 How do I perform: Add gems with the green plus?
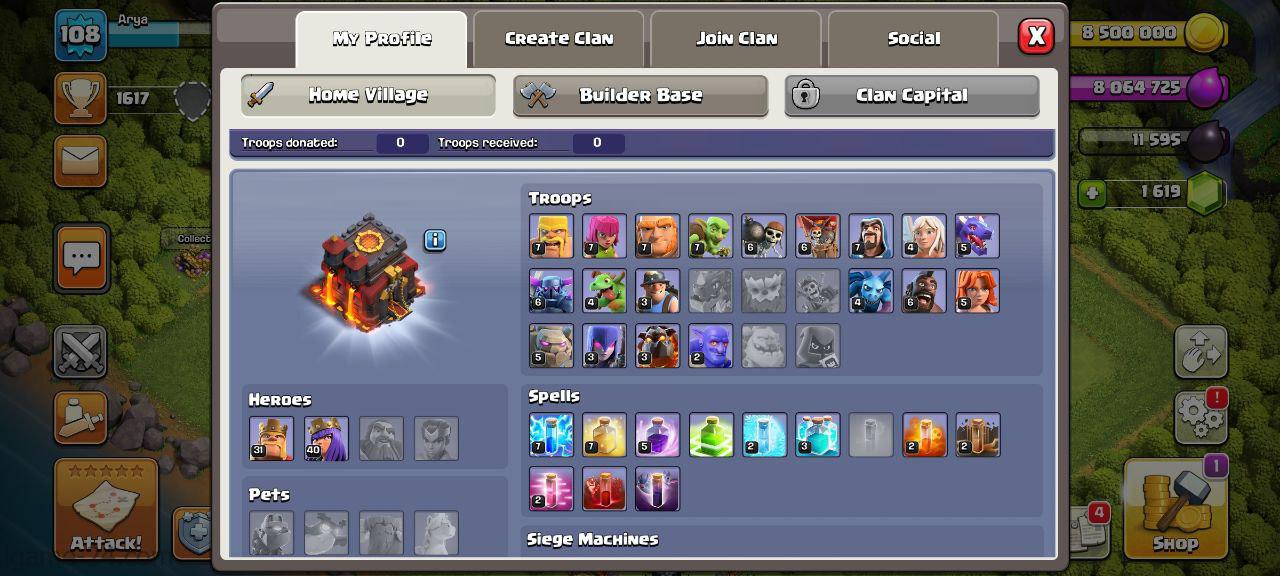tap(1092, 192)
